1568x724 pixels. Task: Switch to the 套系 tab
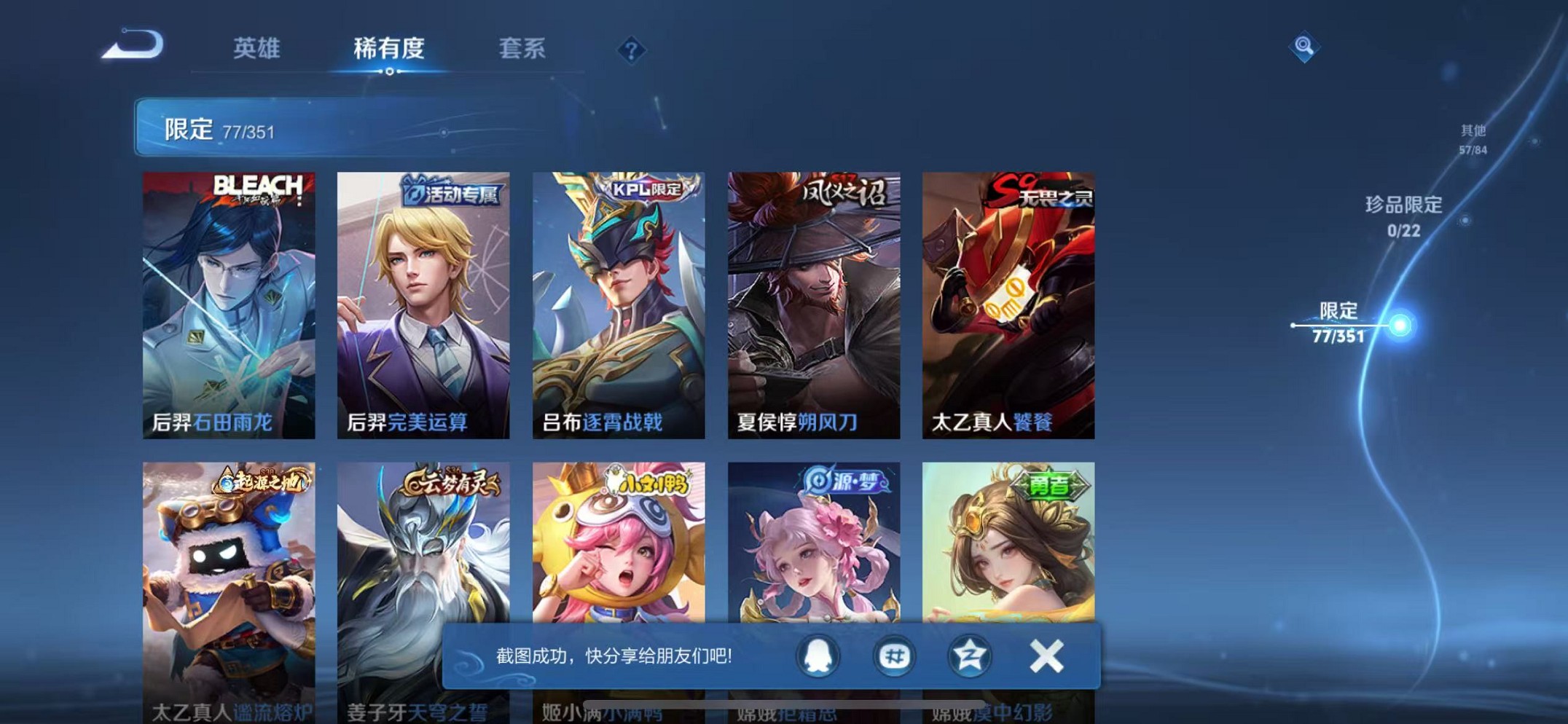pos(522,49)
